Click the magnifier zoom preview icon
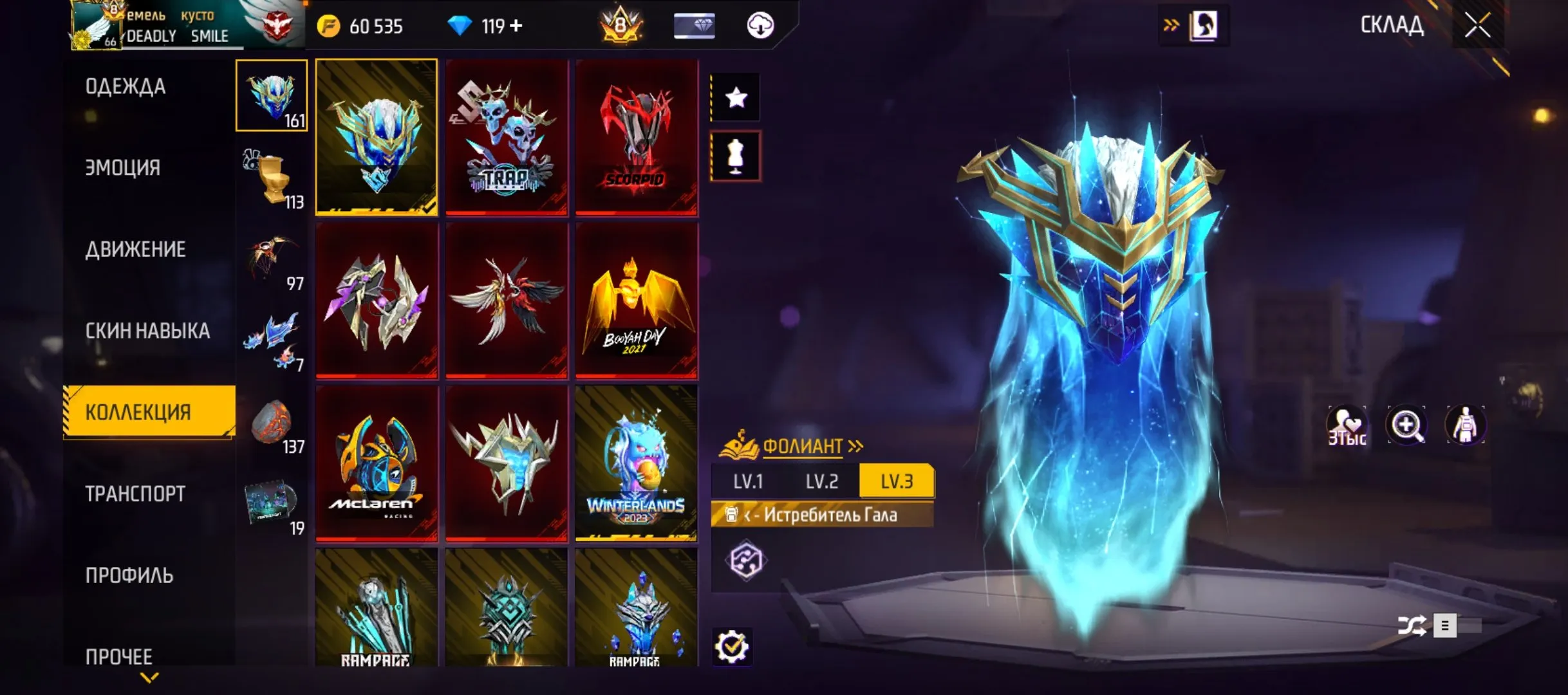Viewport: 1568px width, 695px height. 1406,425
